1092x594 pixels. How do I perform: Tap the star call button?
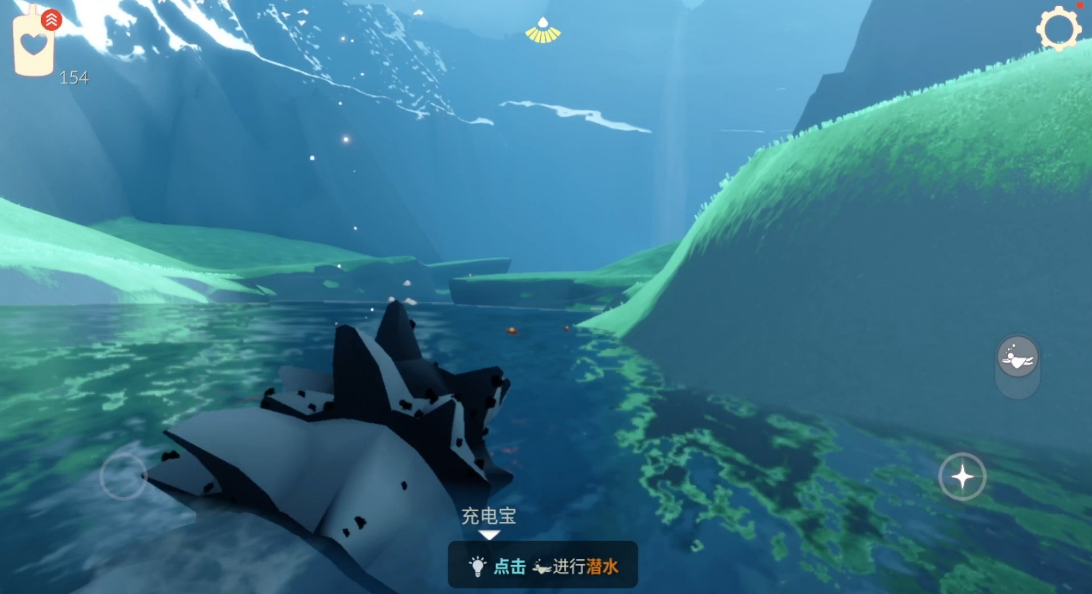(x=962, y=477)
